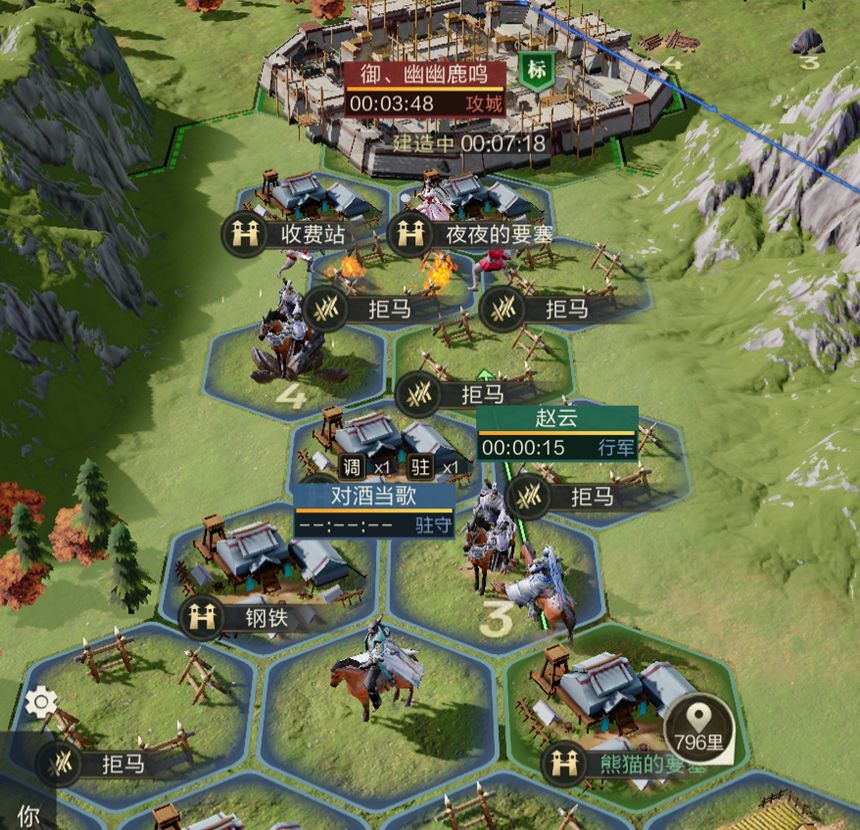Open the 对酒当歌 garrison army tag
The width and height of the screenshot is (860, 830).
[374, 510]
